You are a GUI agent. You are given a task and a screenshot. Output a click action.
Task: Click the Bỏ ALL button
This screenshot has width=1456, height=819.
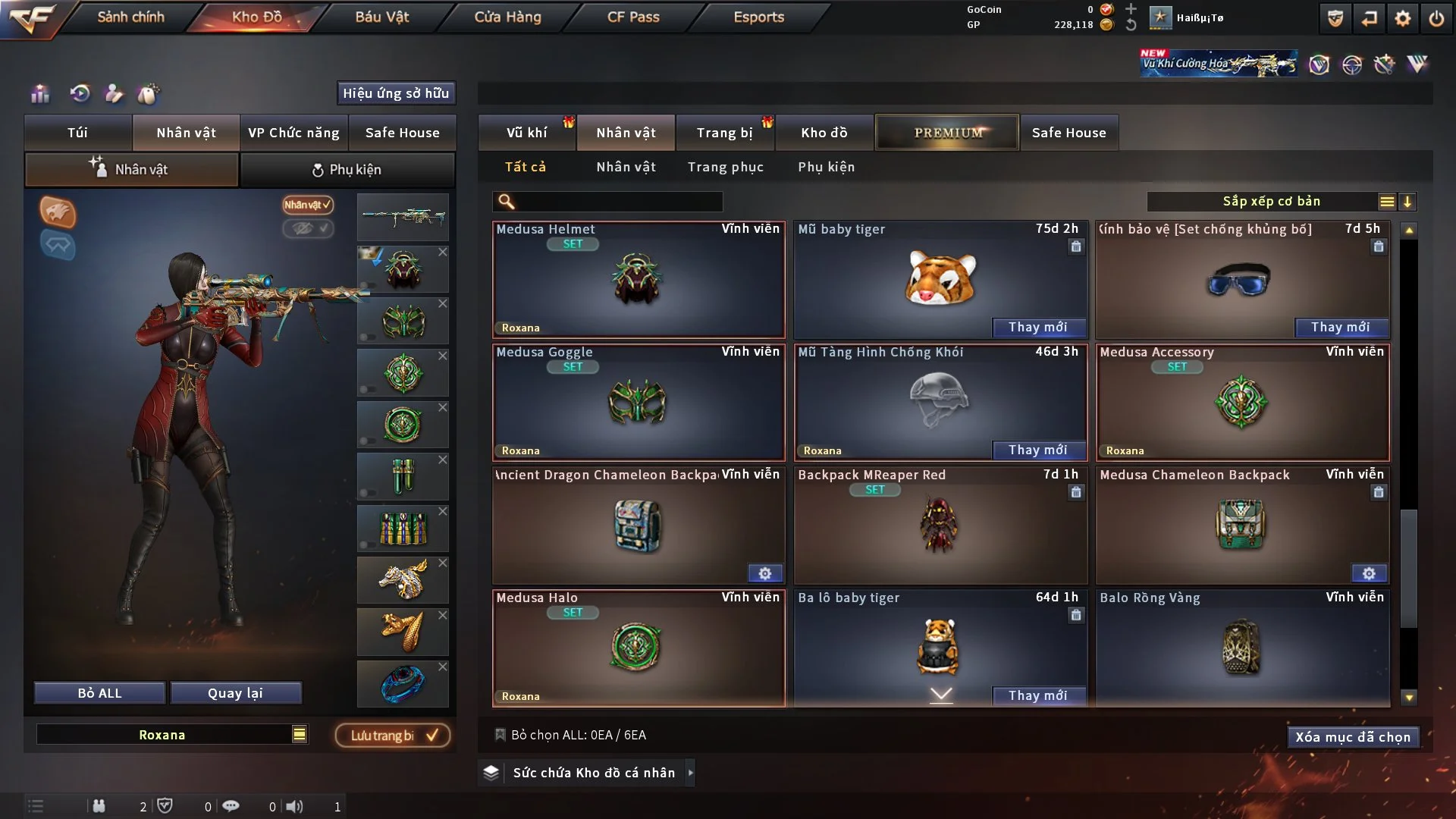coord(99,693)
